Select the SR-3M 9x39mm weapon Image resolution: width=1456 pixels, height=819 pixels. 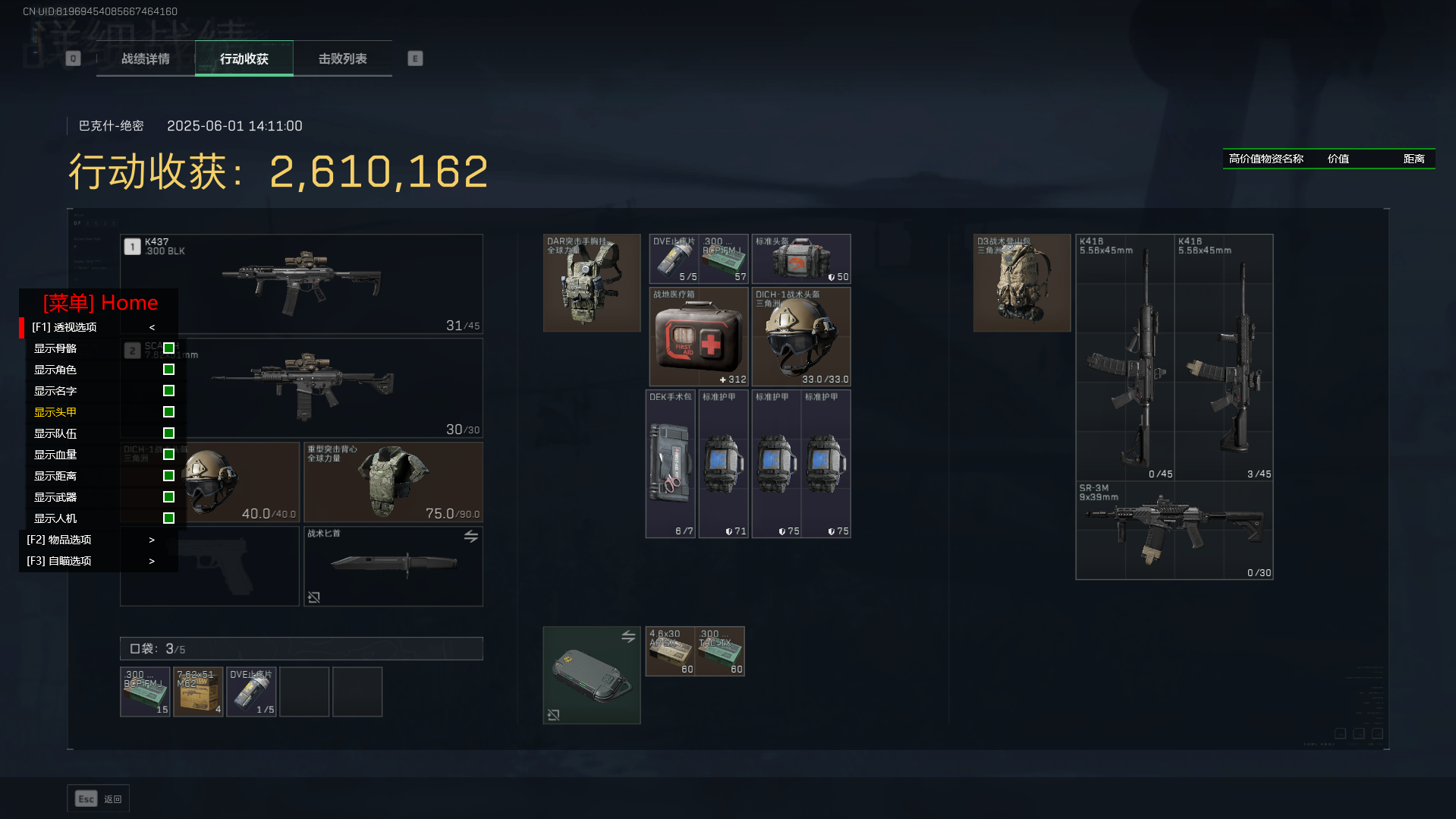[1175, 530]
